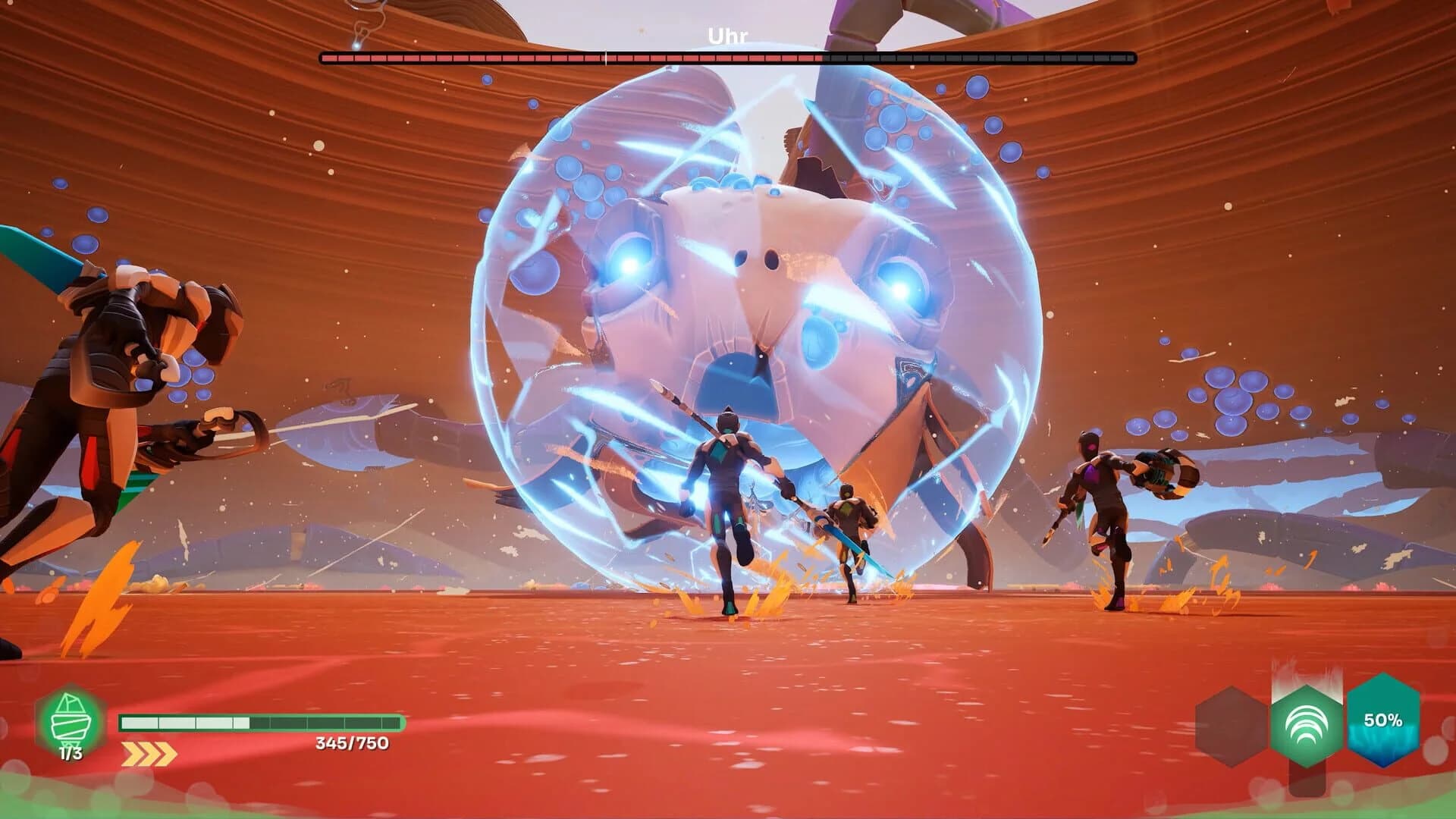Click the dark banner behind the wave ability icon
The width and height of the screenshot is (1456, 819).
click(x=1306, y=777)
